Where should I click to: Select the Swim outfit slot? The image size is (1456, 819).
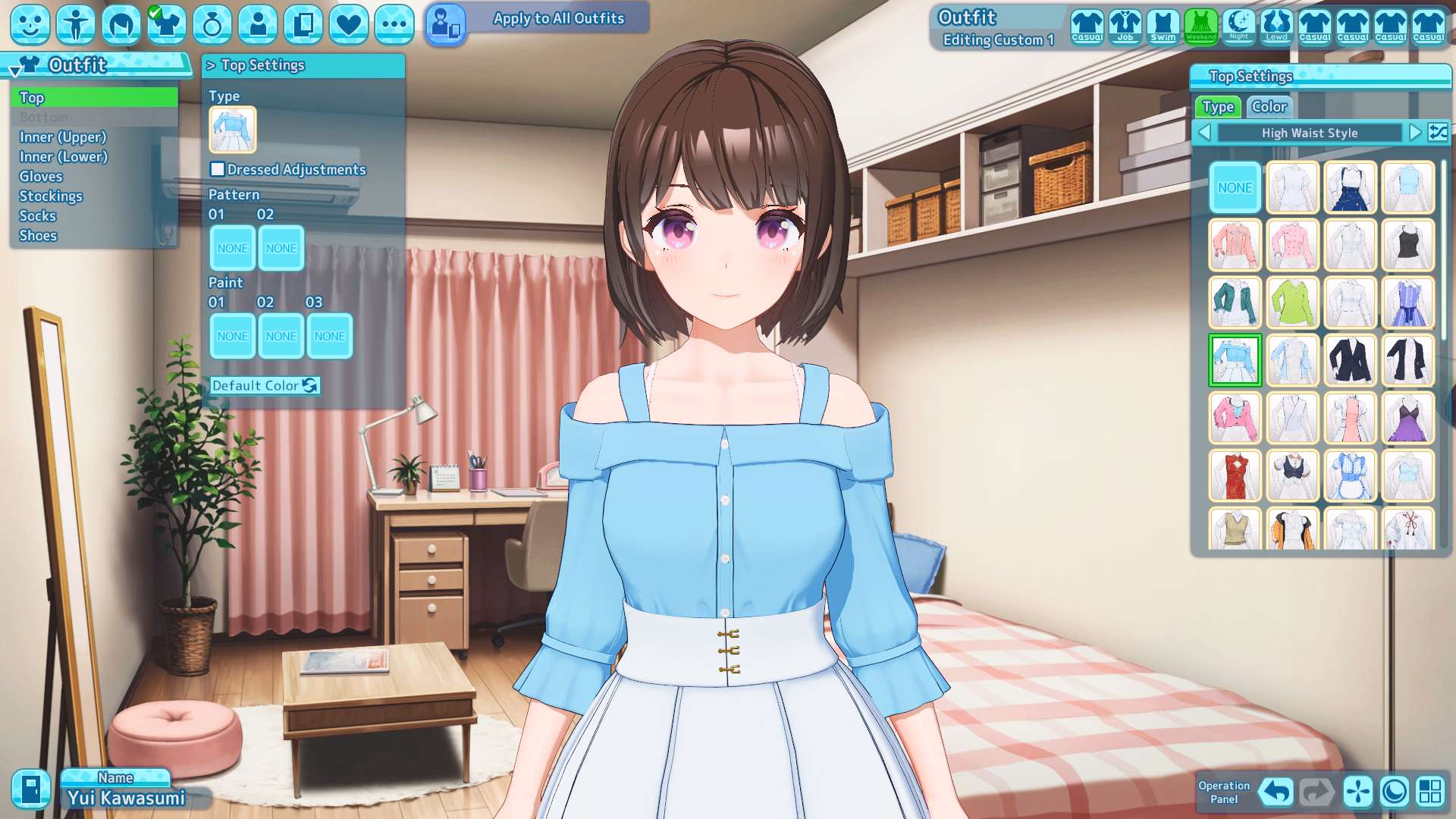coord(1163,27)
